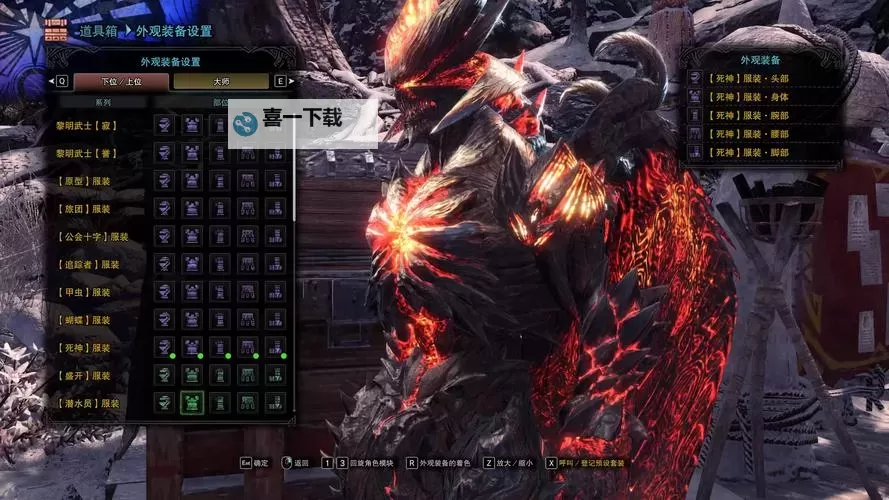Pick the 【原型】服装 head piece icon

[x=164, y=180]
